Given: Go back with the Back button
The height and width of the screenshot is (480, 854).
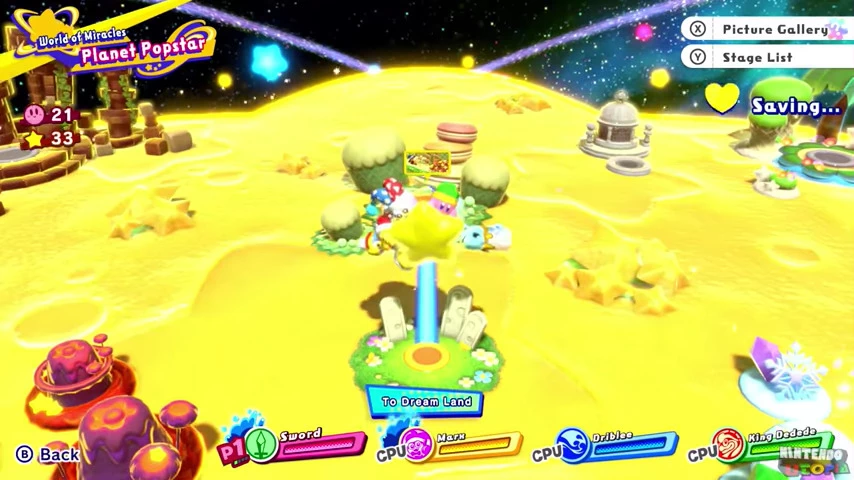Looking at the screenshot, I should [x=48, y=454].
